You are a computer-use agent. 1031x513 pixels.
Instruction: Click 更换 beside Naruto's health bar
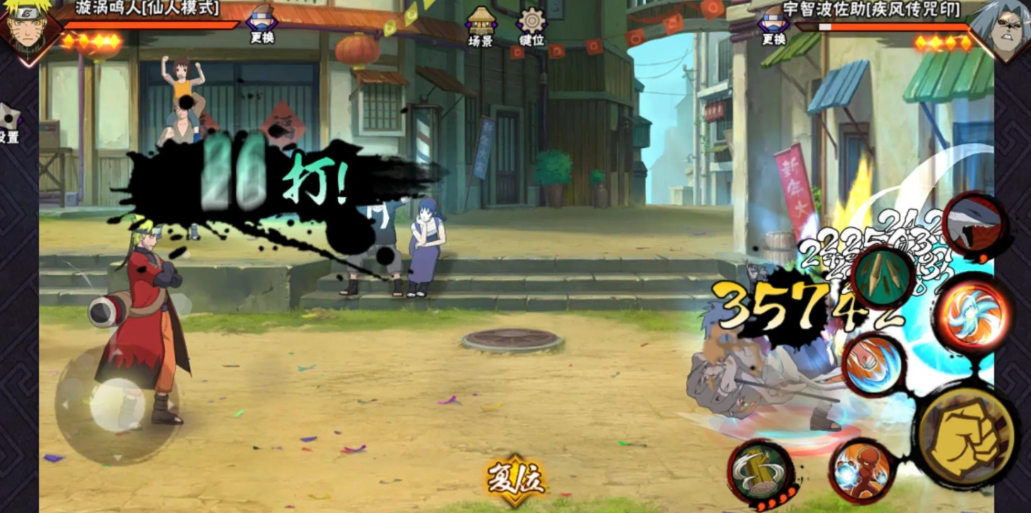coord(261,24)
